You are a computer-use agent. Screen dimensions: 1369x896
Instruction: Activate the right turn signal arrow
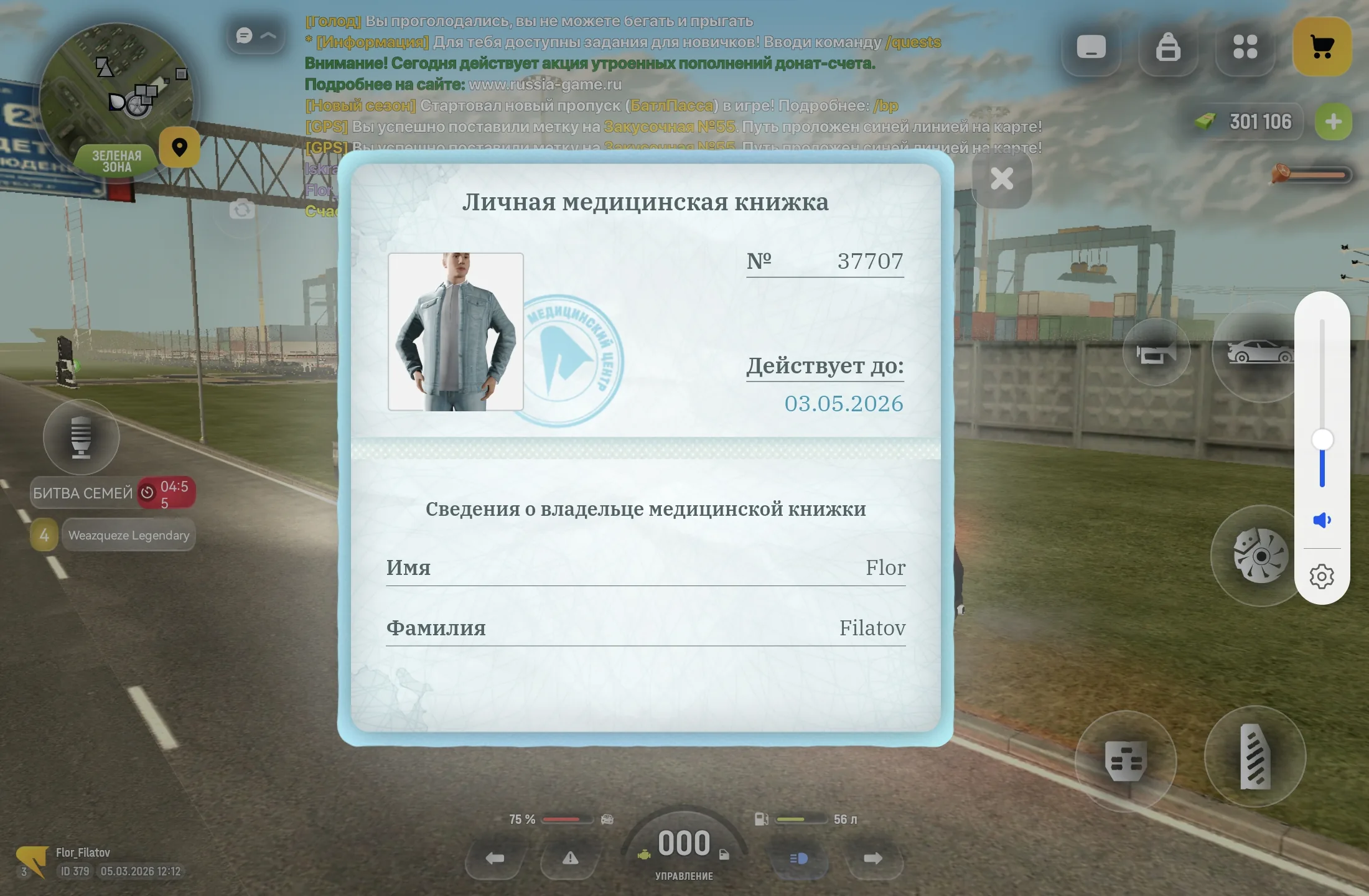(873, 859)
